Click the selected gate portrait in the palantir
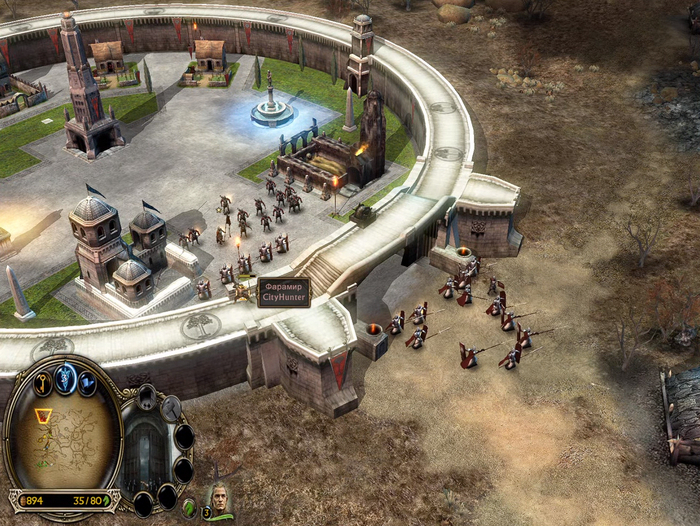The height and width of the screenshot is (526, 700). point(143,452)
